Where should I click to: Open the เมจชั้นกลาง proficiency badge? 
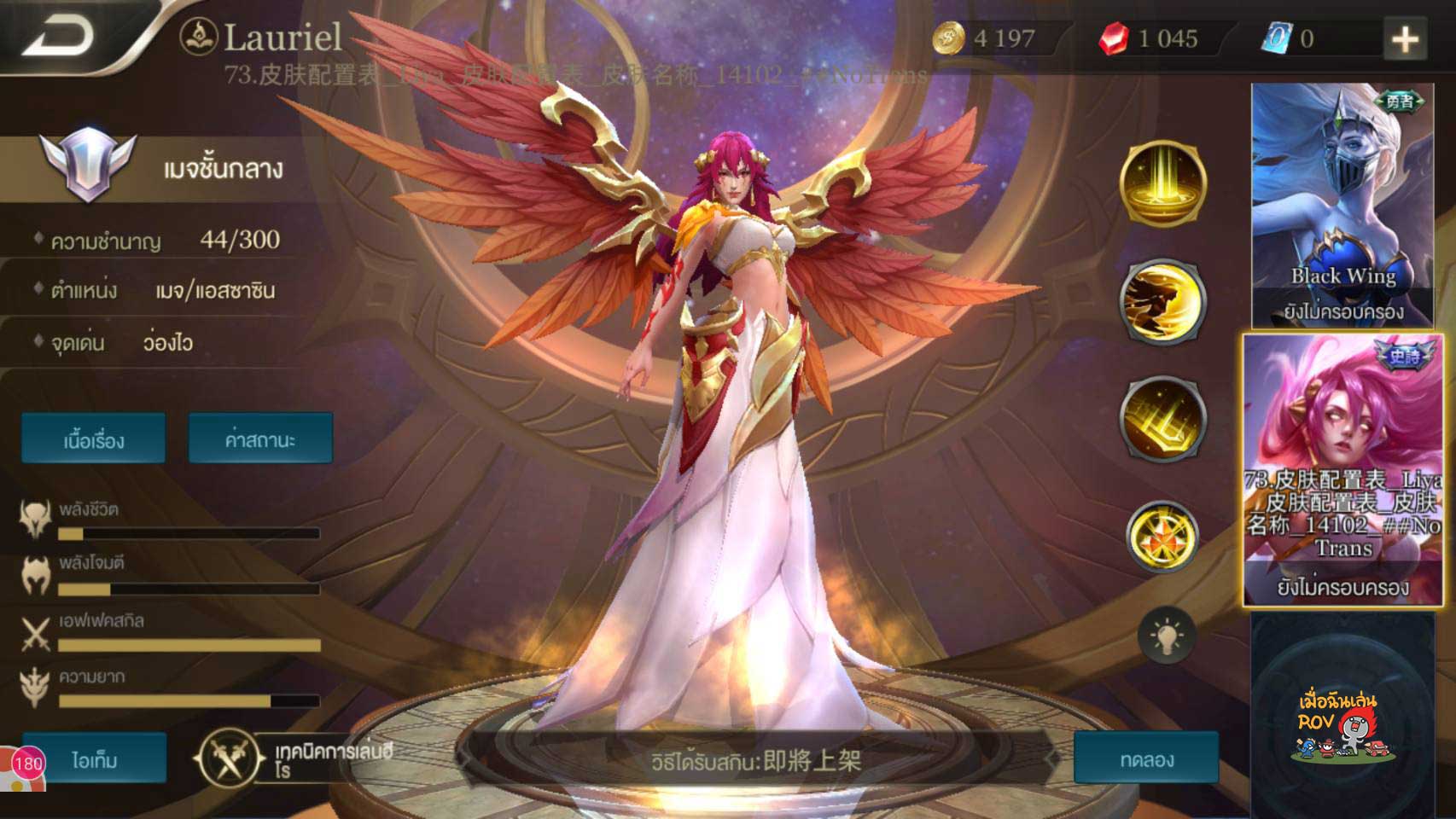(x=88, y=166)
